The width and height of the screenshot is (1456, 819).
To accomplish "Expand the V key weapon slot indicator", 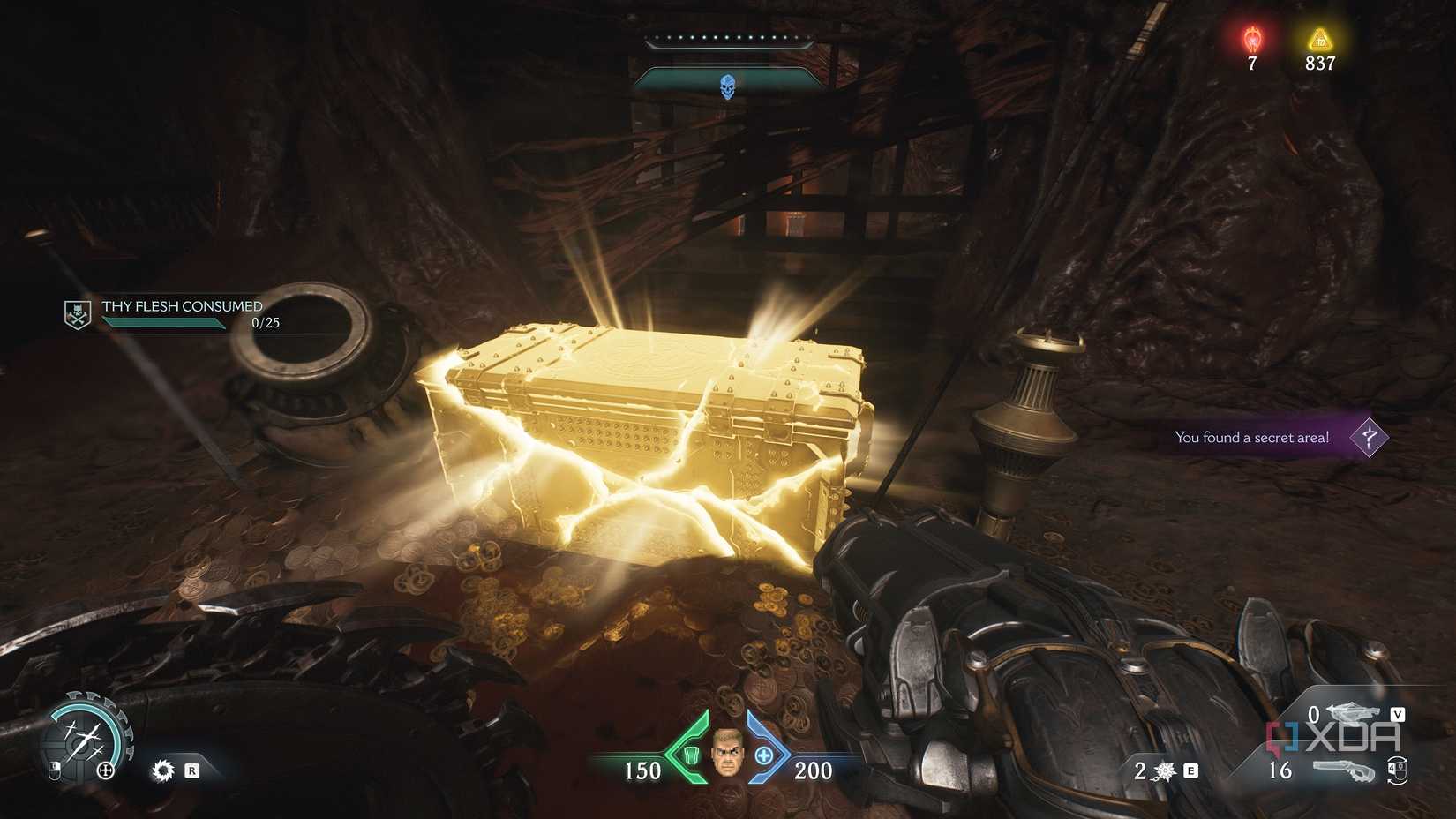I will pos(1398,714).
